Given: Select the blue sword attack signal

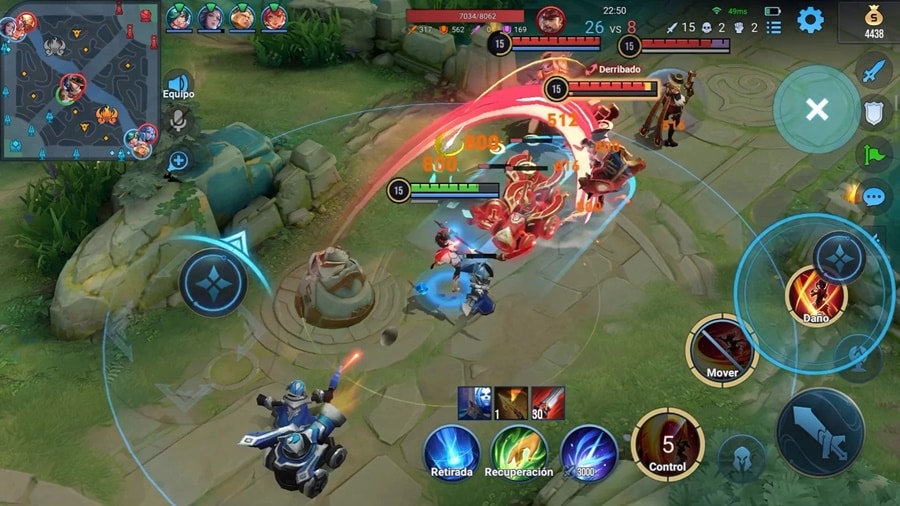Looking at the screenshot, I should point(874,70).
